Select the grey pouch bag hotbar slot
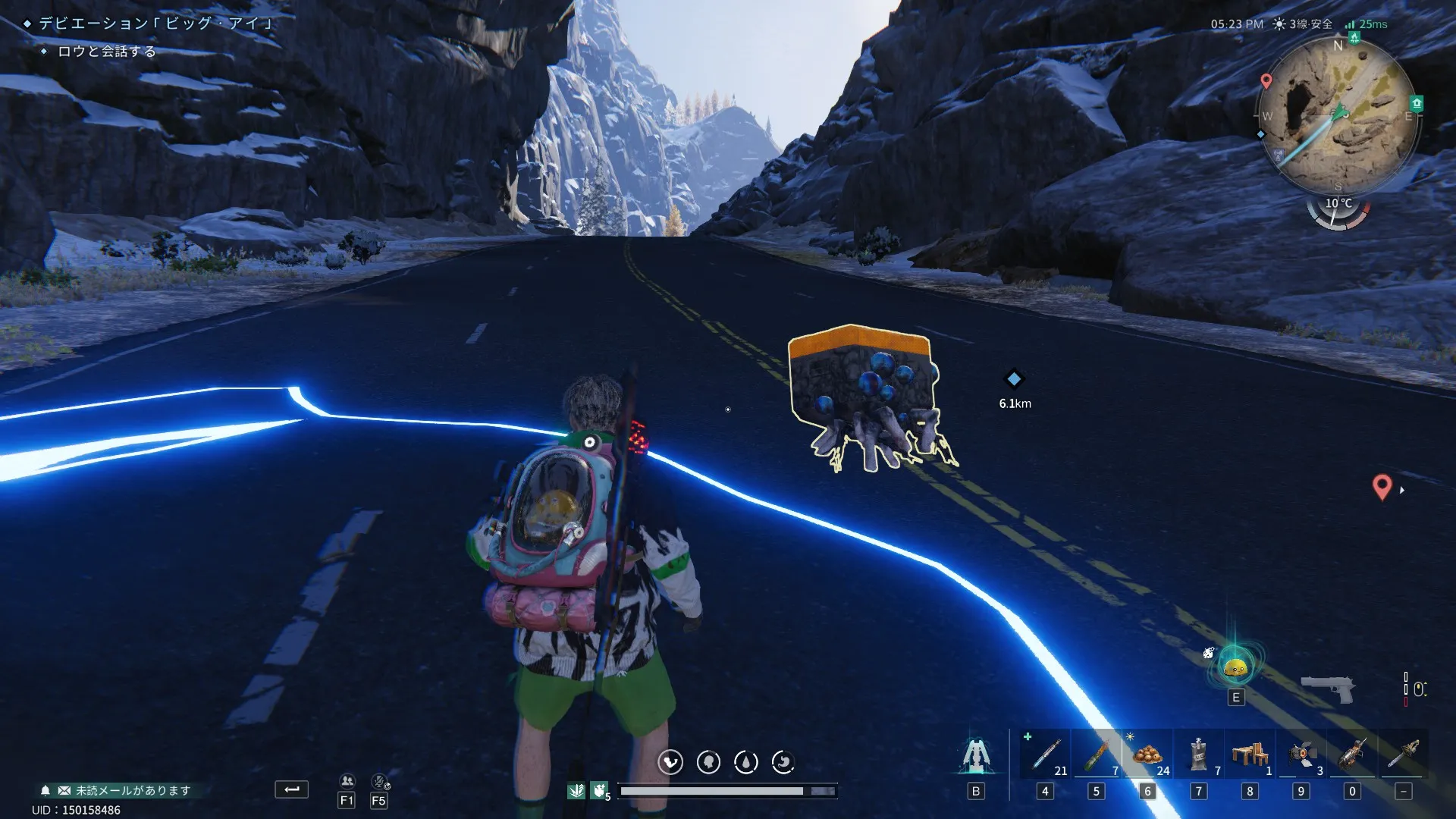Image resolution: width=1456 pixels, height=819 pixels. (x=1199, y=755)
